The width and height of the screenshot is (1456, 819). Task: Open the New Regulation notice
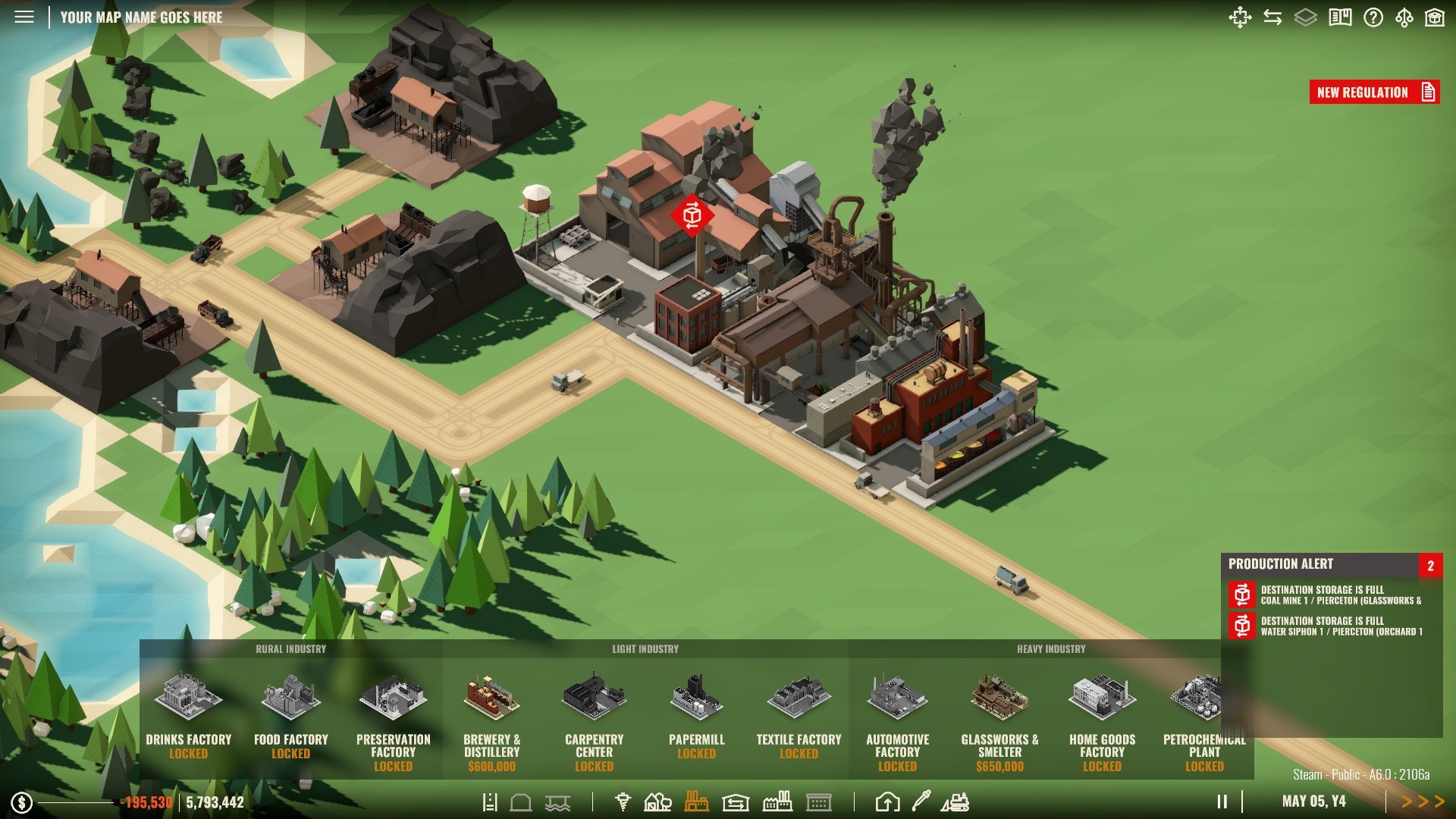point(1373,93)
